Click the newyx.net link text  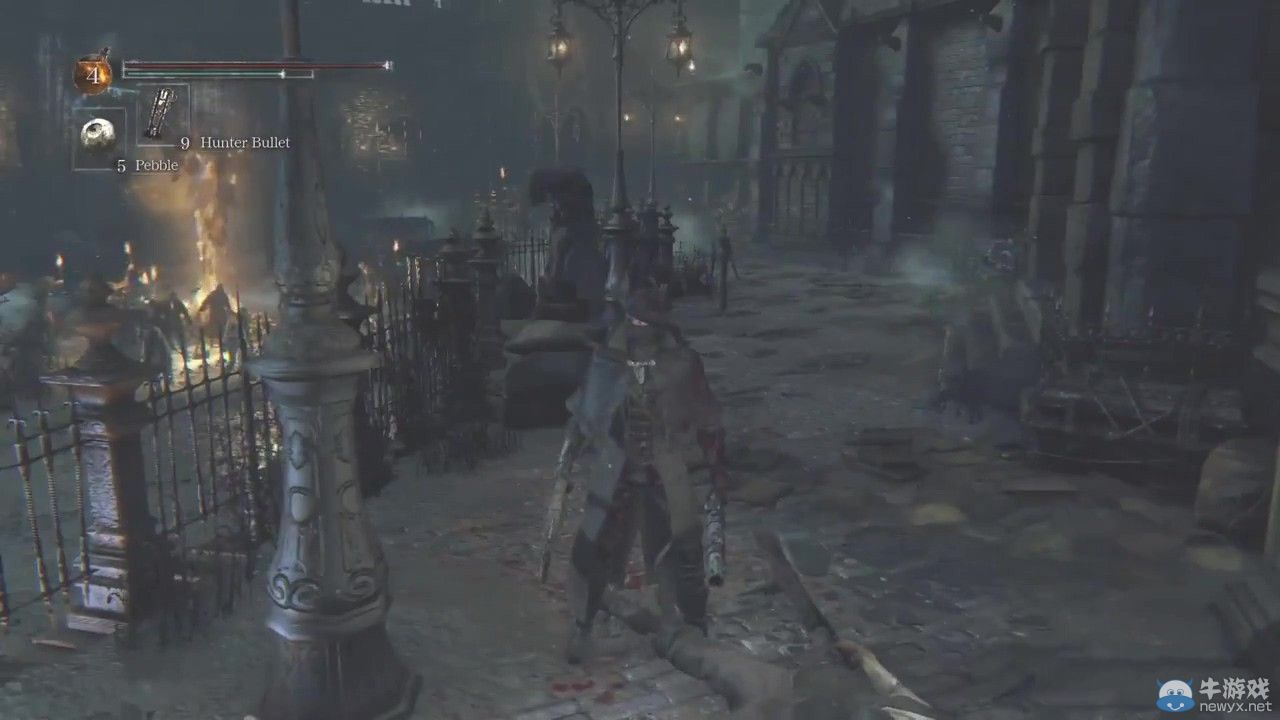(x=1235, y=706)
